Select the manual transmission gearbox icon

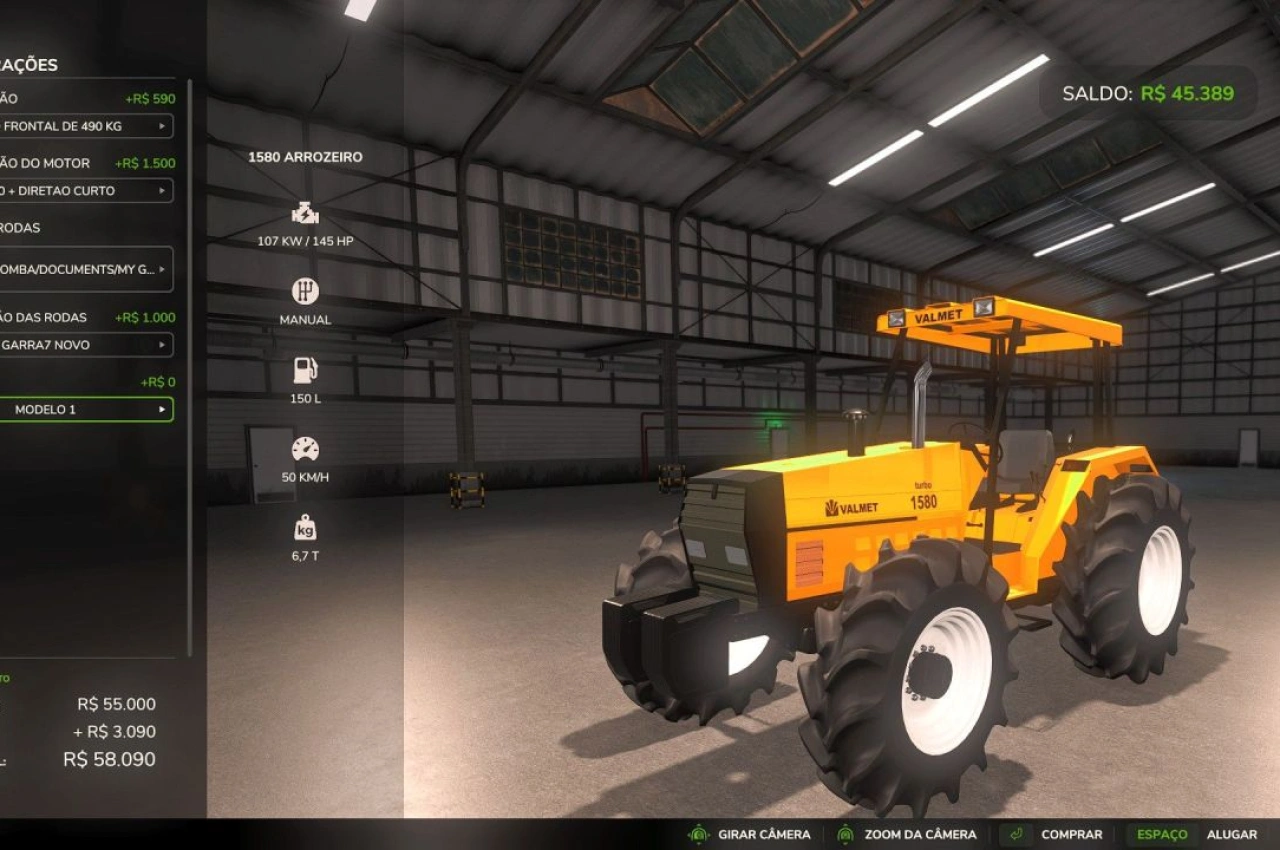coord(303,292)
